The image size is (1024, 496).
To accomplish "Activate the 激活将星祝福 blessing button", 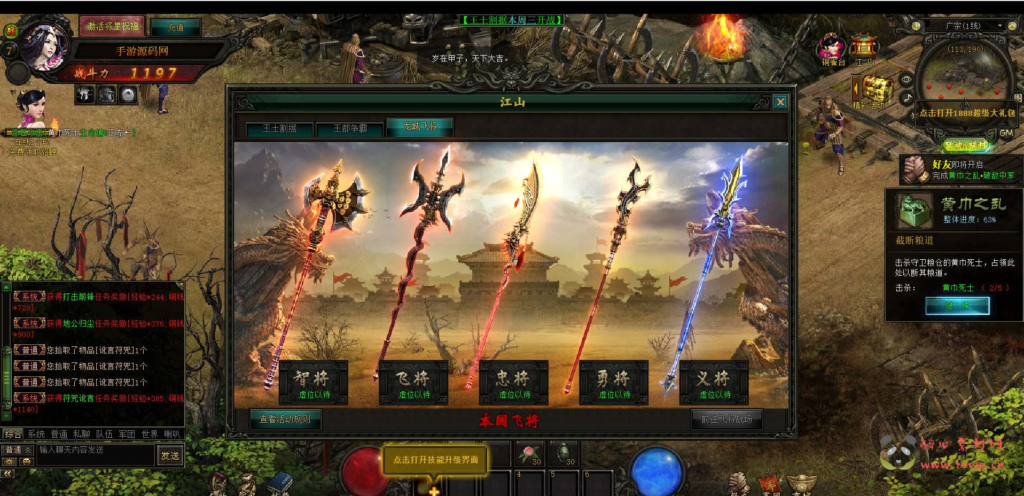I will click(113, 26).
